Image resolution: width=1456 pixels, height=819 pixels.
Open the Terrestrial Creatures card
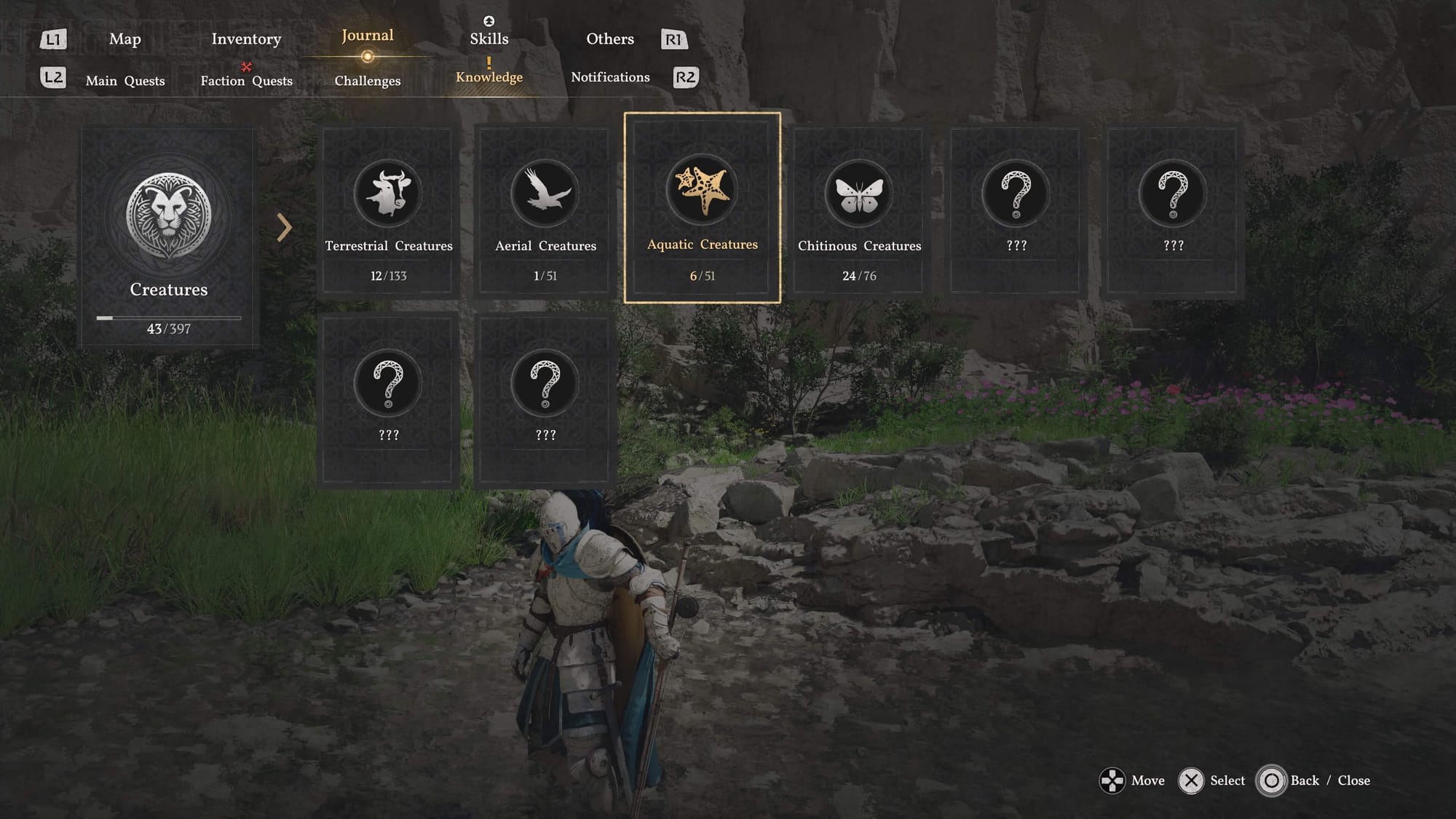click(388, 213)
